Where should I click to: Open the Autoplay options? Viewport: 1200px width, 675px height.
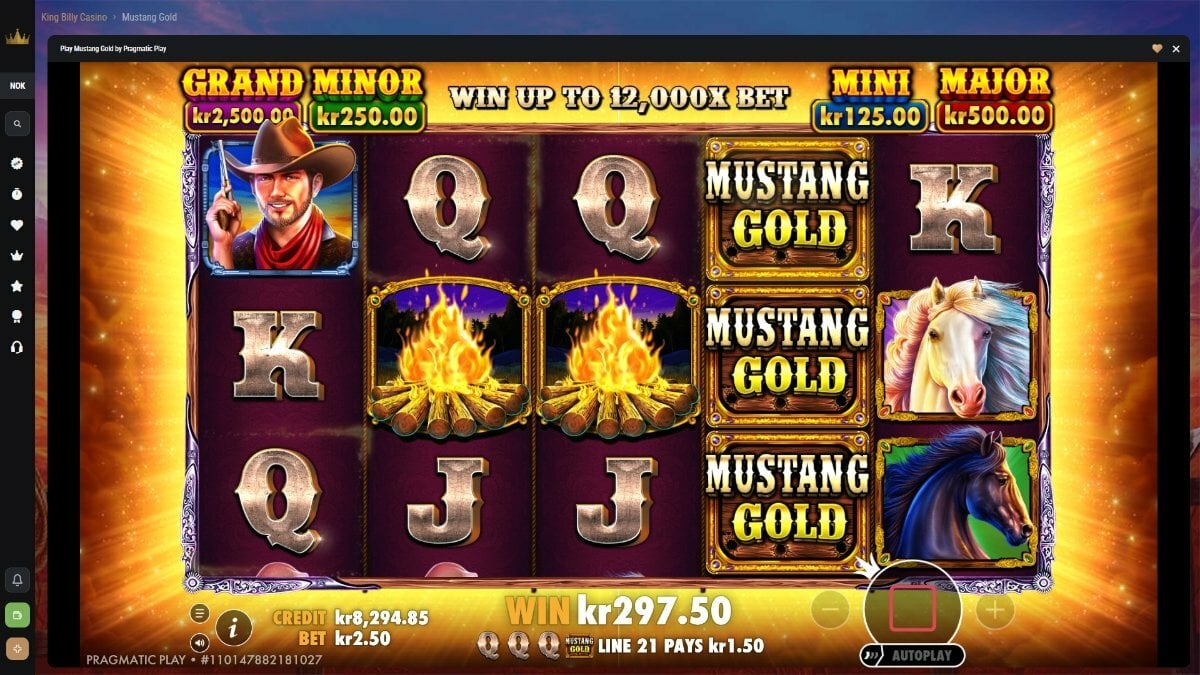[x=912, y=656]
